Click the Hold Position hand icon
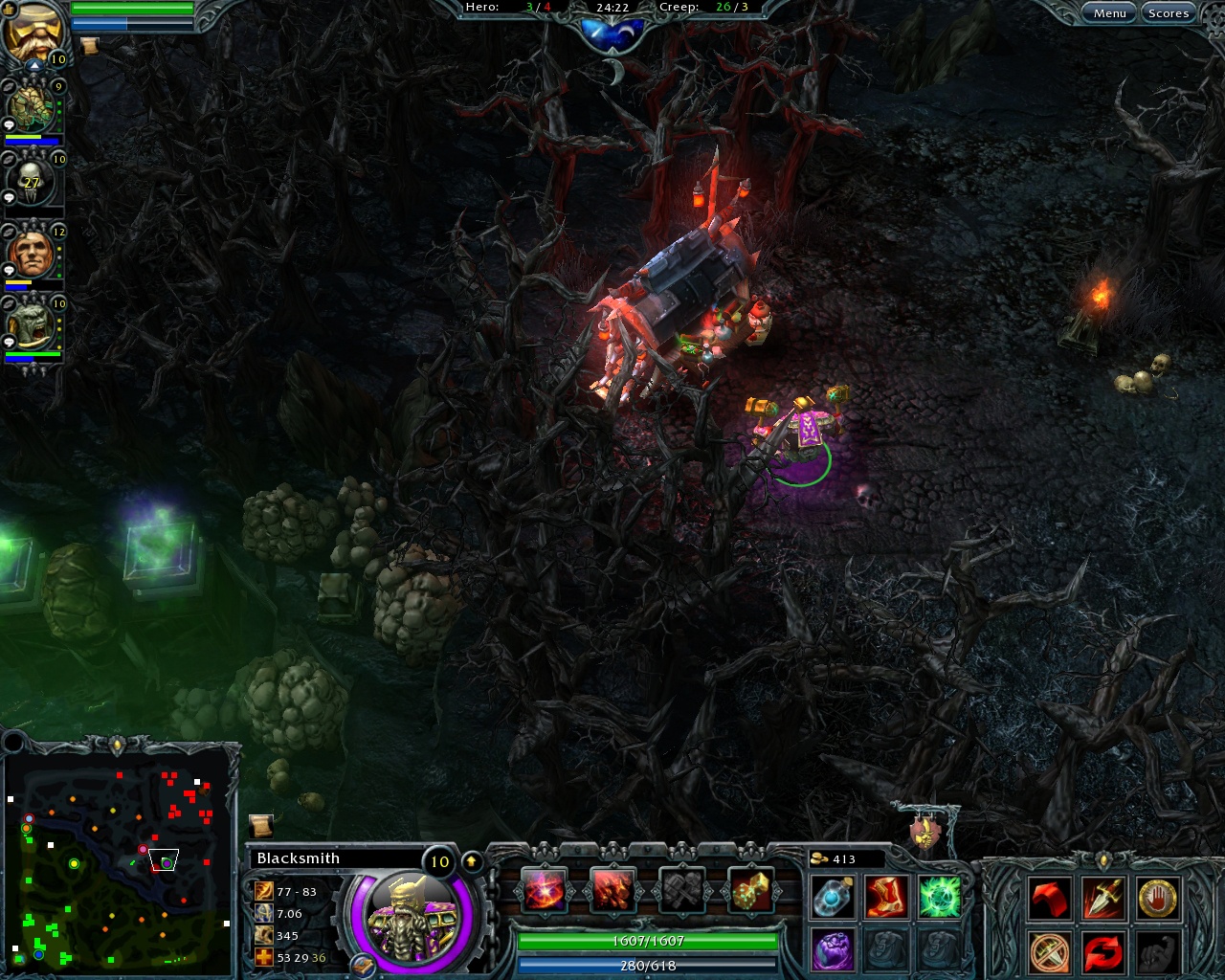This screenshot has width=1225, height=980. click(1157, 899)
